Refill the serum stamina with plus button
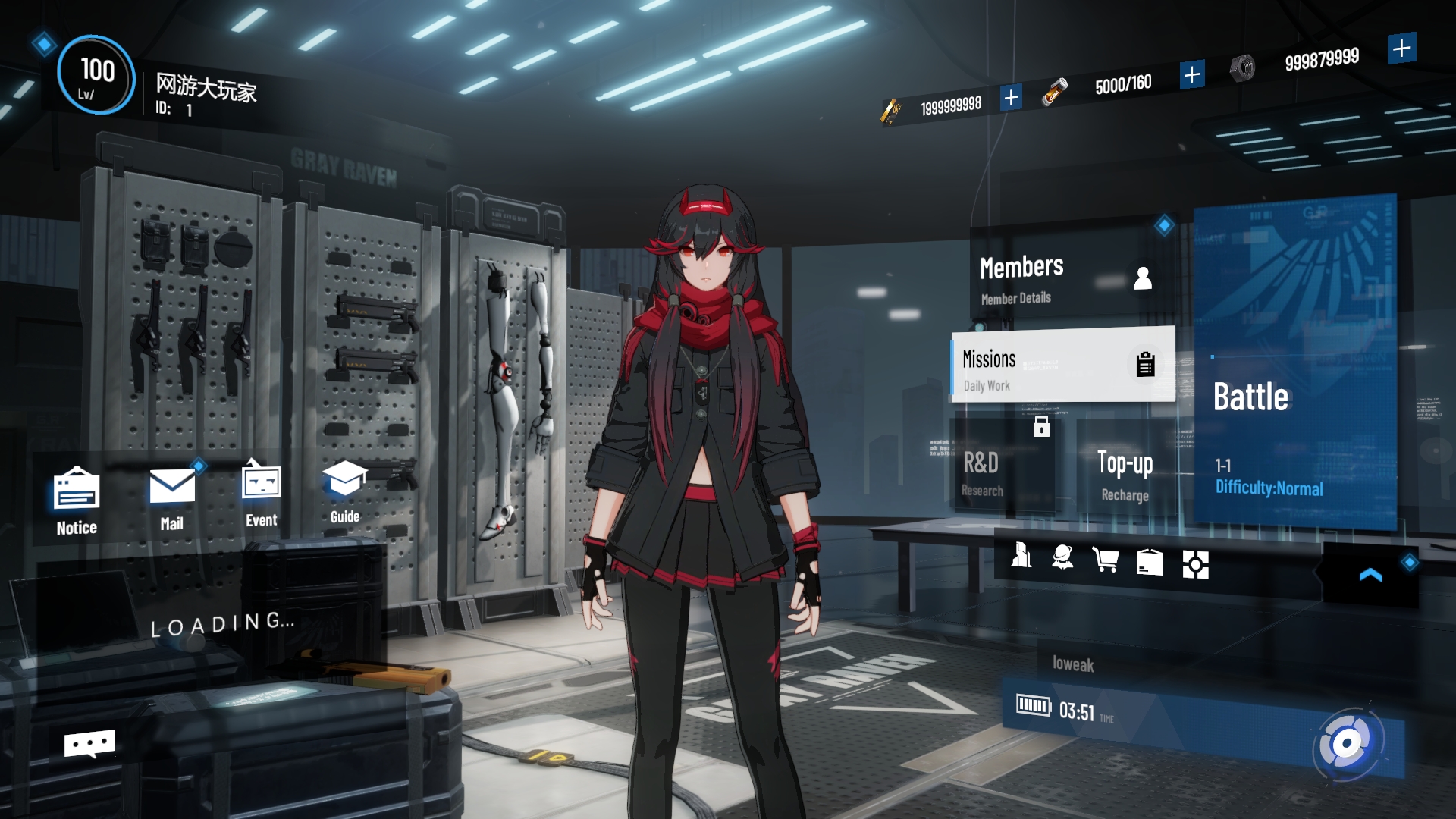 (1191, 74)
